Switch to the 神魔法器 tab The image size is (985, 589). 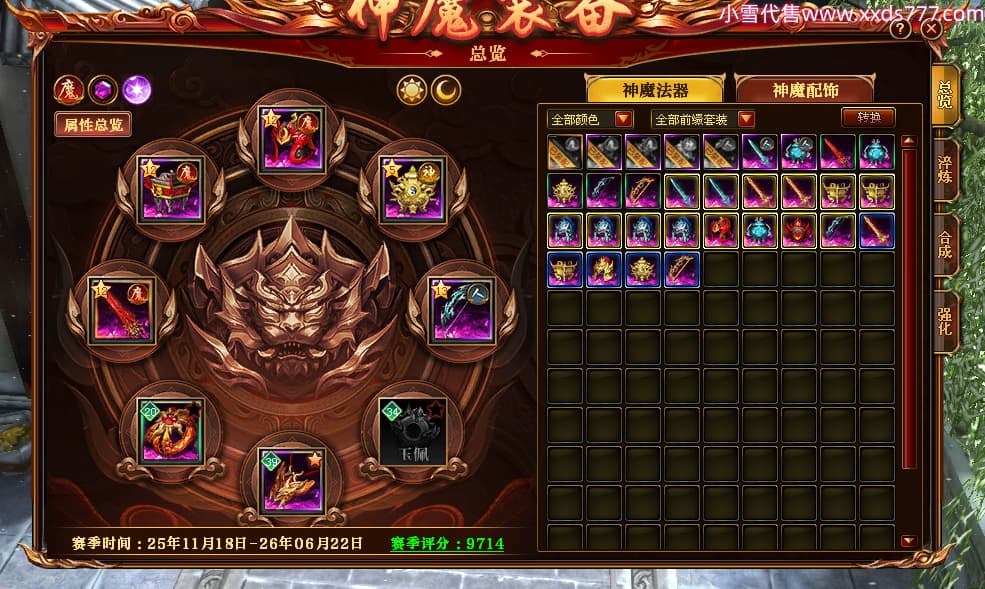pyautogui.click(x=655, y=90)
